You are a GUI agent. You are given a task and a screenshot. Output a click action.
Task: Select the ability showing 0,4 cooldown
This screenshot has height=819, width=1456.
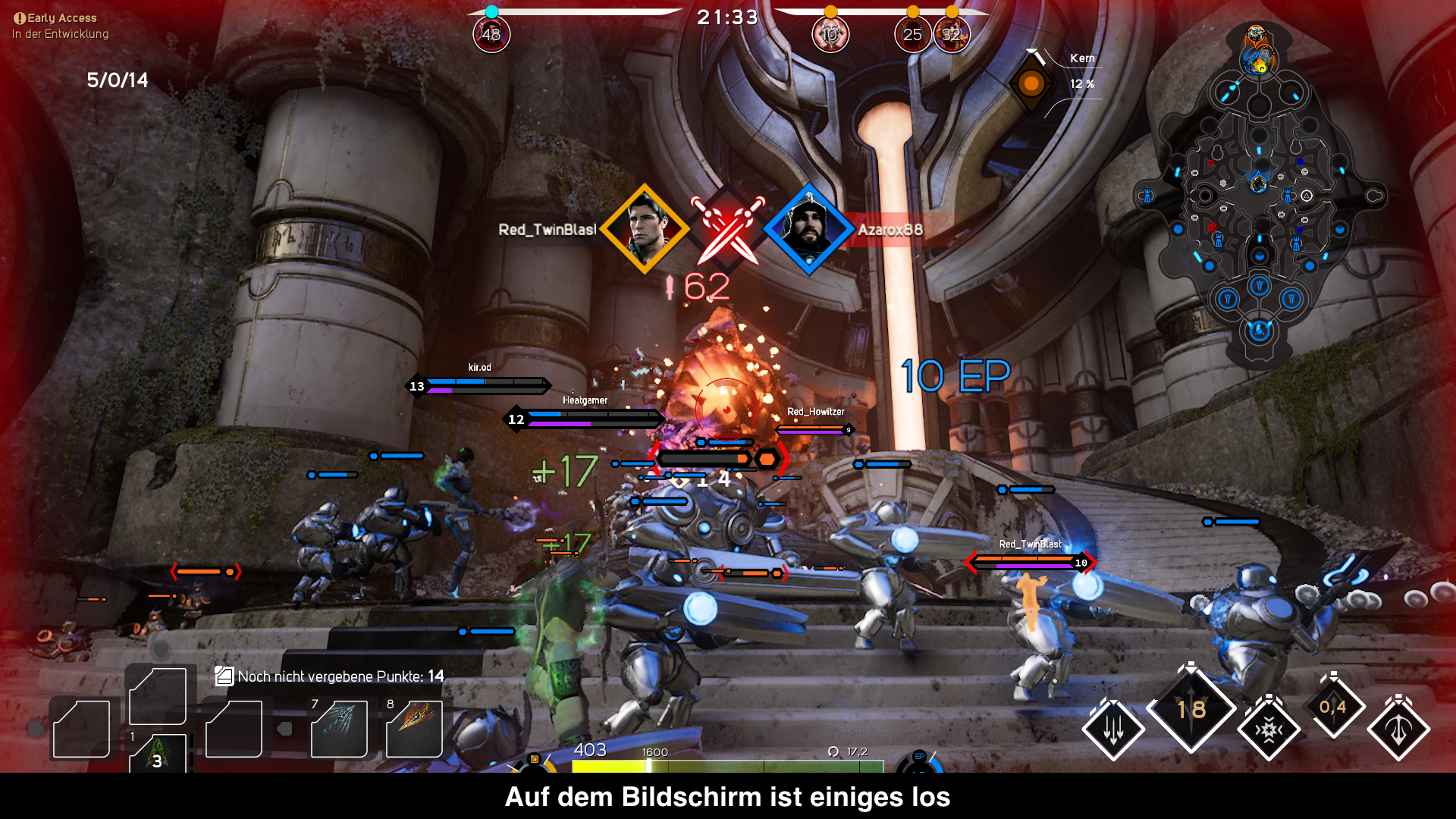coord(1333,707)
